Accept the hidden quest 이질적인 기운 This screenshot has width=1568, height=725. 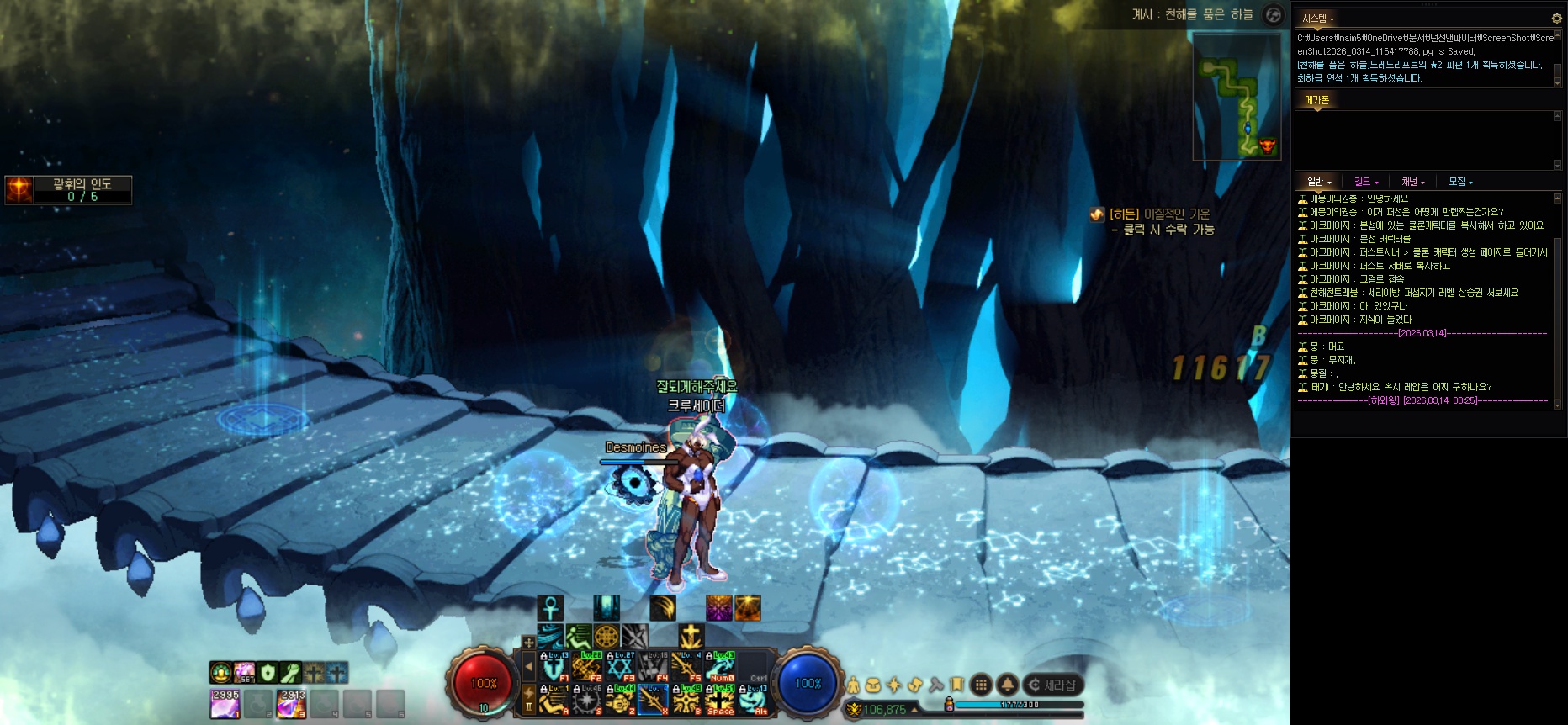click(1159, 221)
